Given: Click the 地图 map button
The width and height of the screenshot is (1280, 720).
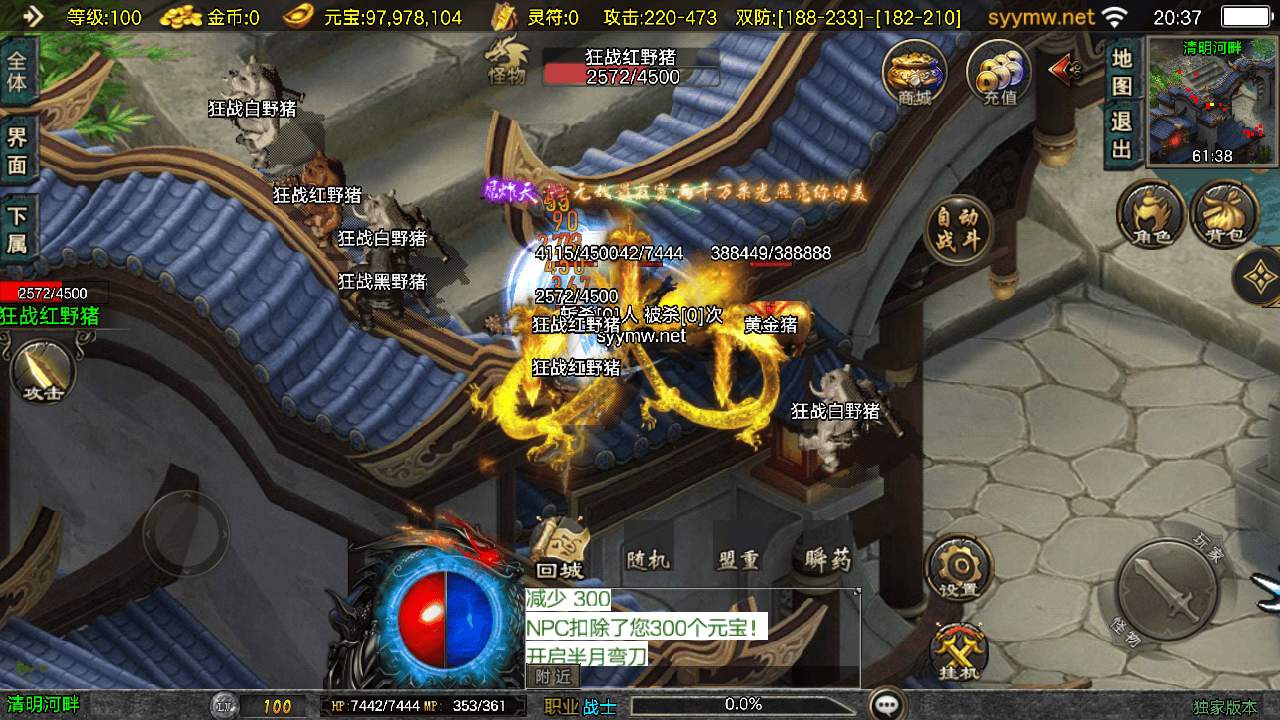Looking at the screenshot, I should [x=1122, y=72].
